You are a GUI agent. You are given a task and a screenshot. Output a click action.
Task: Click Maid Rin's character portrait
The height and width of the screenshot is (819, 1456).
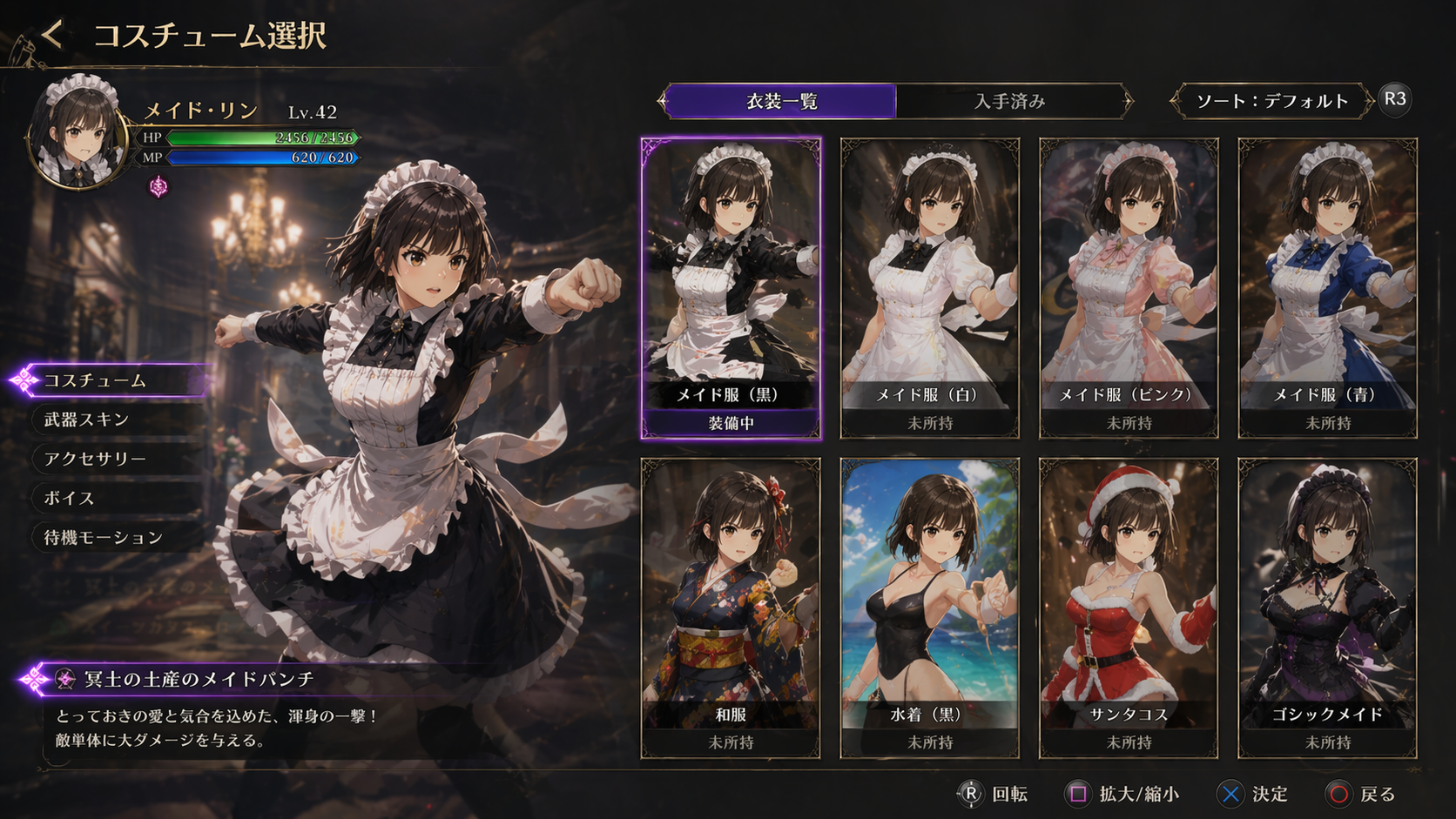pyautogui.click(x=78, y=131)
